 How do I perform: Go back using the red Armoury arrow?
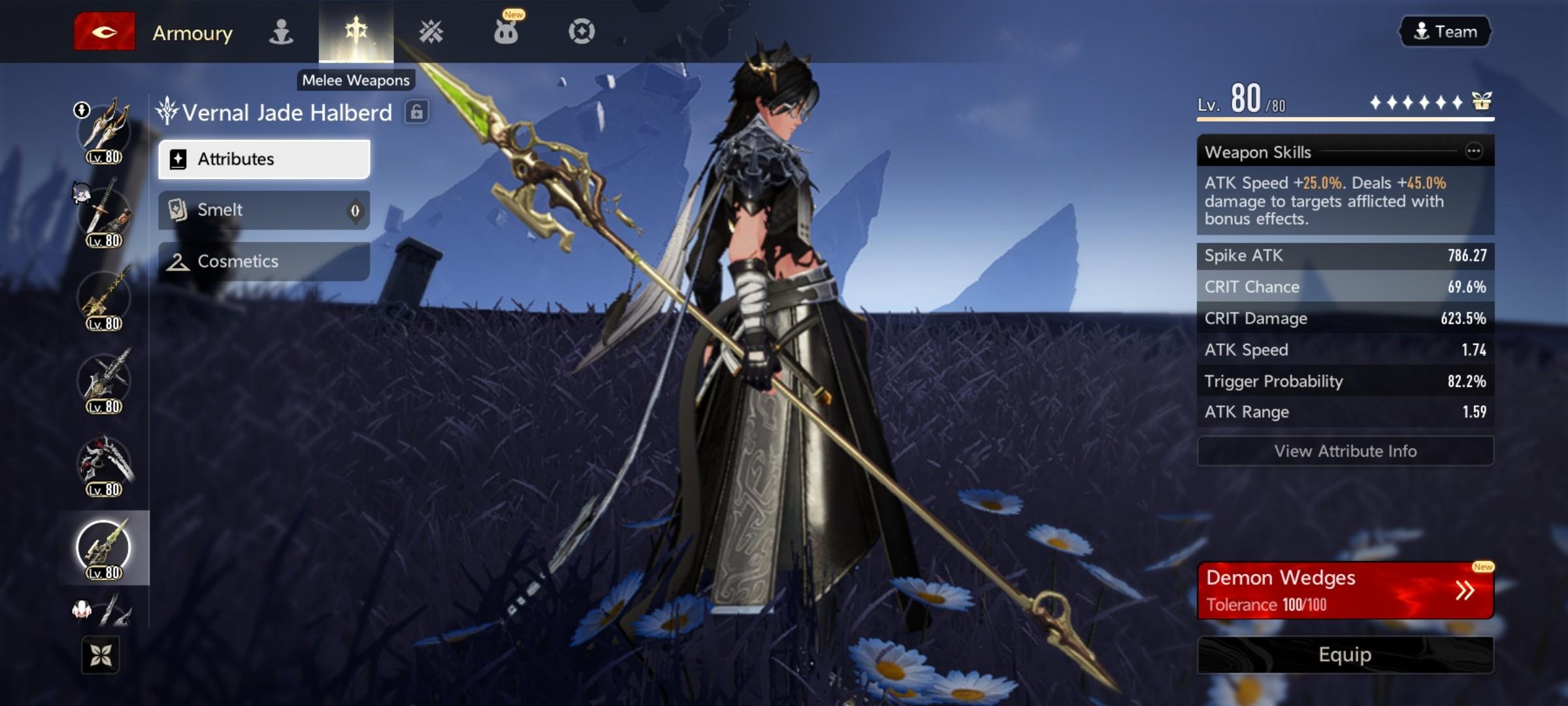point(105,31)
